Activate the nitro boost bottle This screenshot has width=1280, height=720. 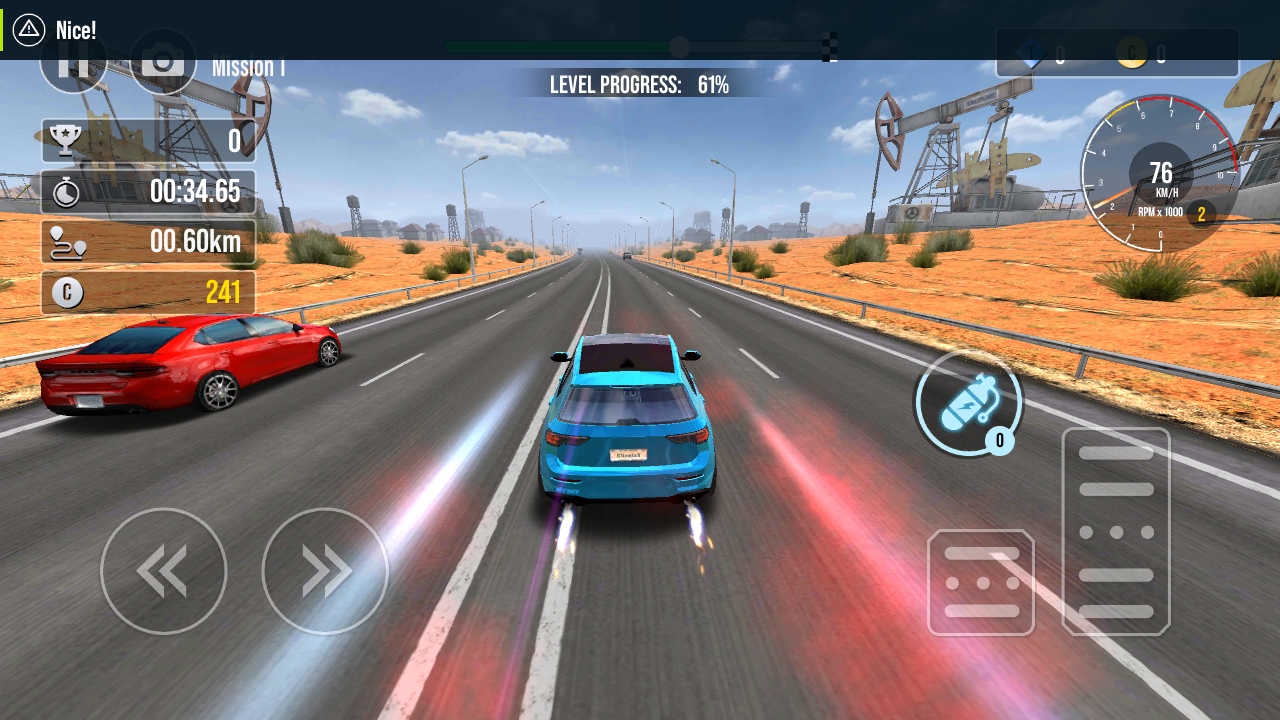(x=967, y=404)
